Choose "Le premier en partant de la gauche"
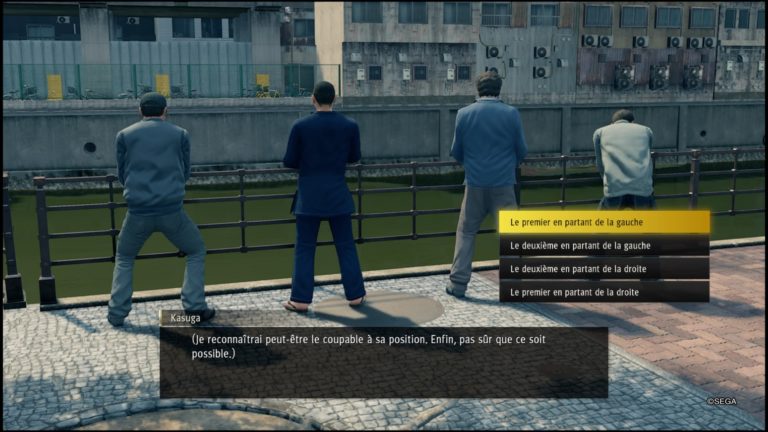 click(x=604, y=222)
